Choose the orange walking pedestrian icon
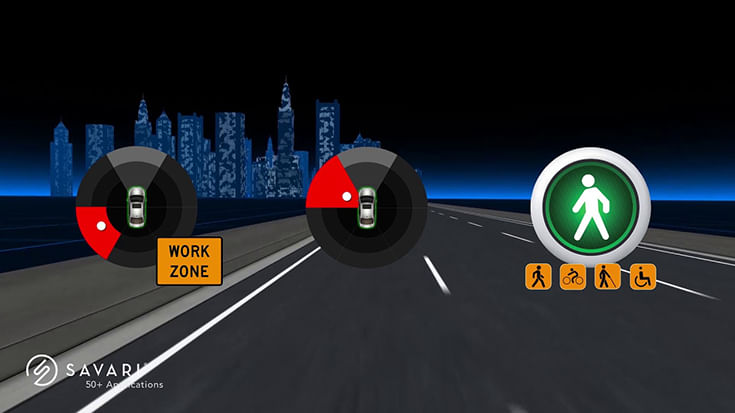735x413 pixels. tap(539, 277)
